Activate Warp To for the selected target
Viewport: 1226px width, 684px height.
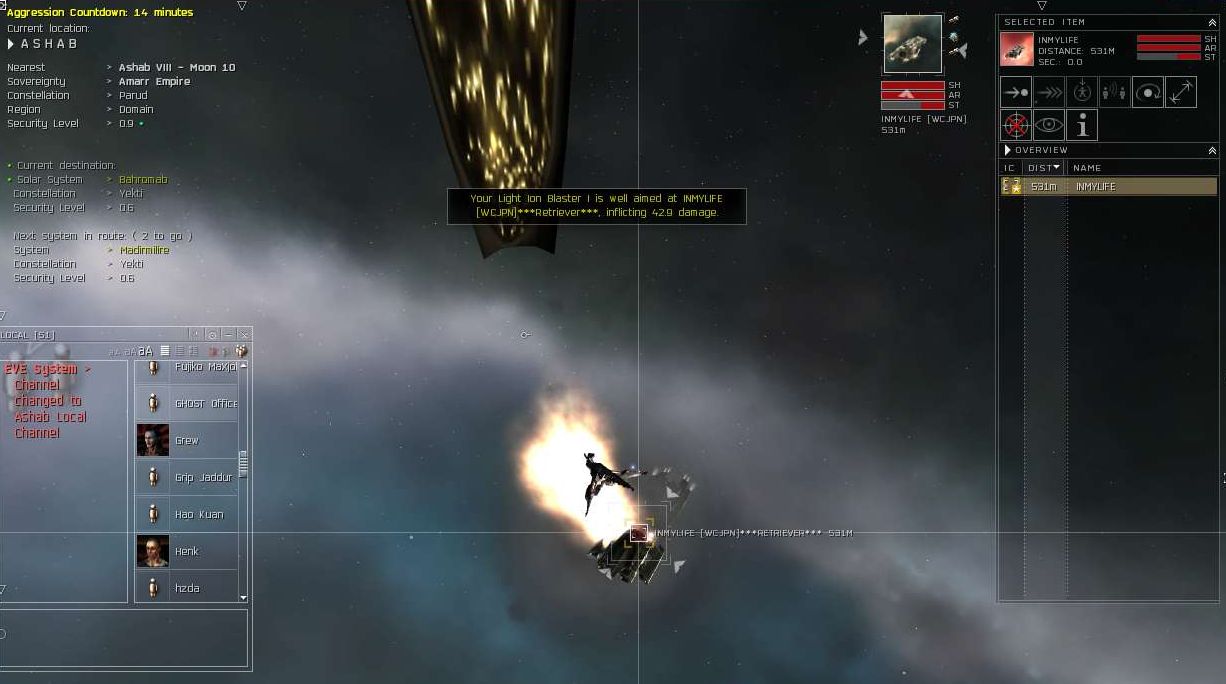coord(1049,92)
